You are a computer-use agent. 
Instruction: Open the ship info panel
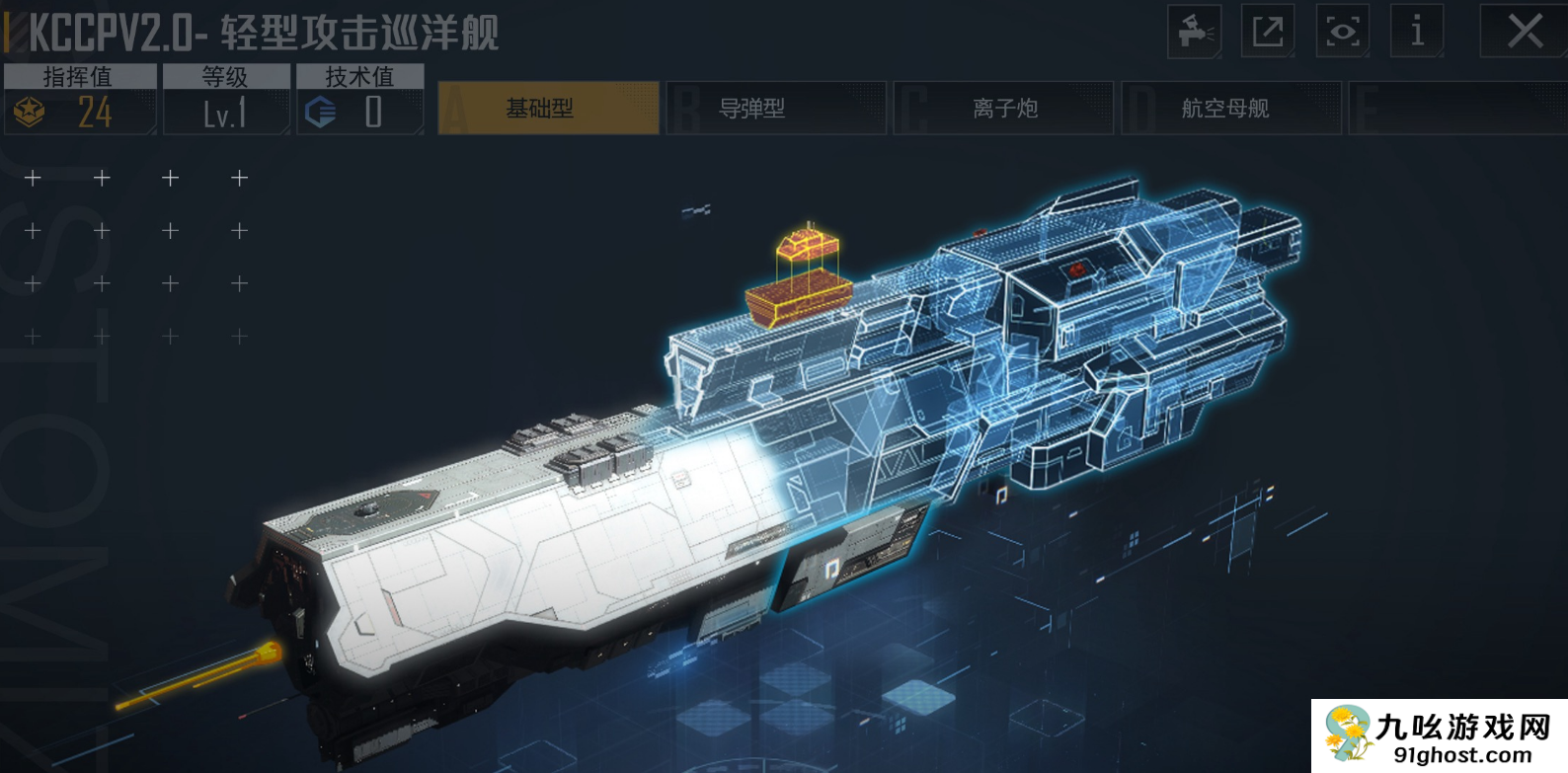(1416, 32)
